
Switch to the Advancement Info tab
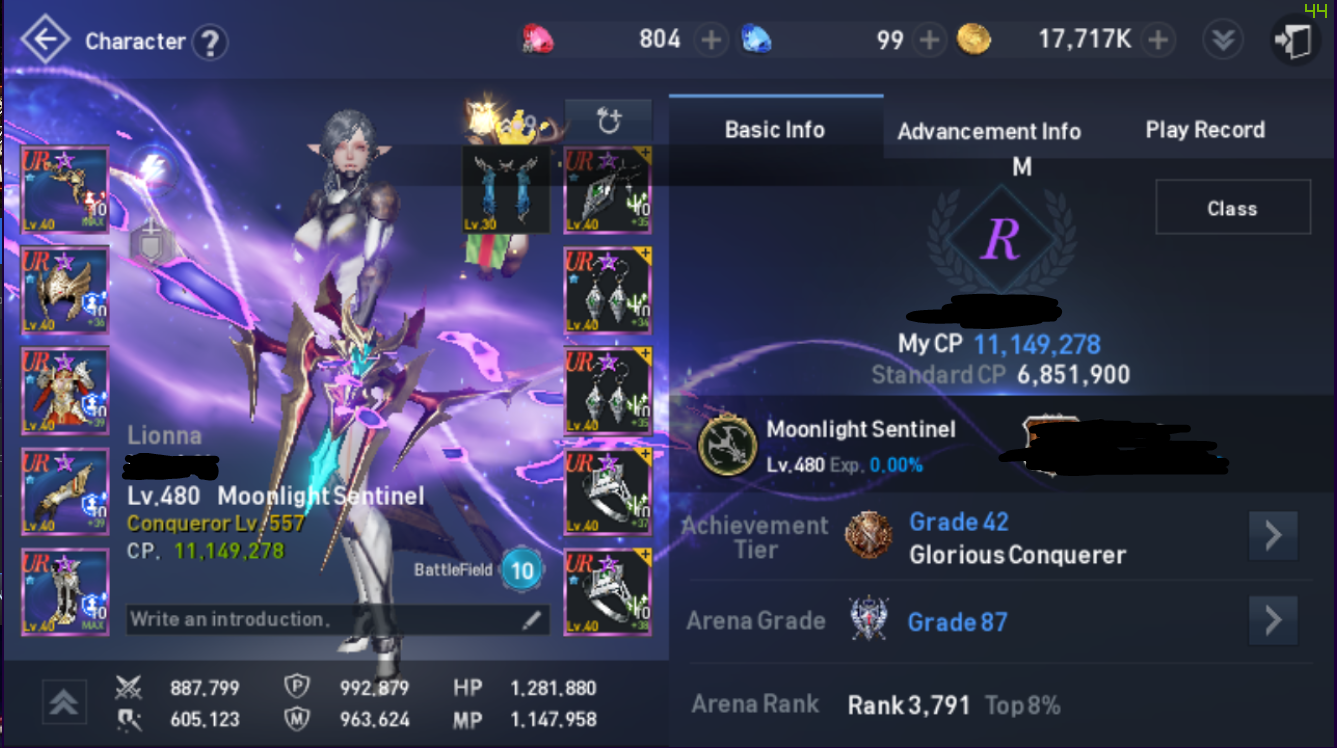989,130
